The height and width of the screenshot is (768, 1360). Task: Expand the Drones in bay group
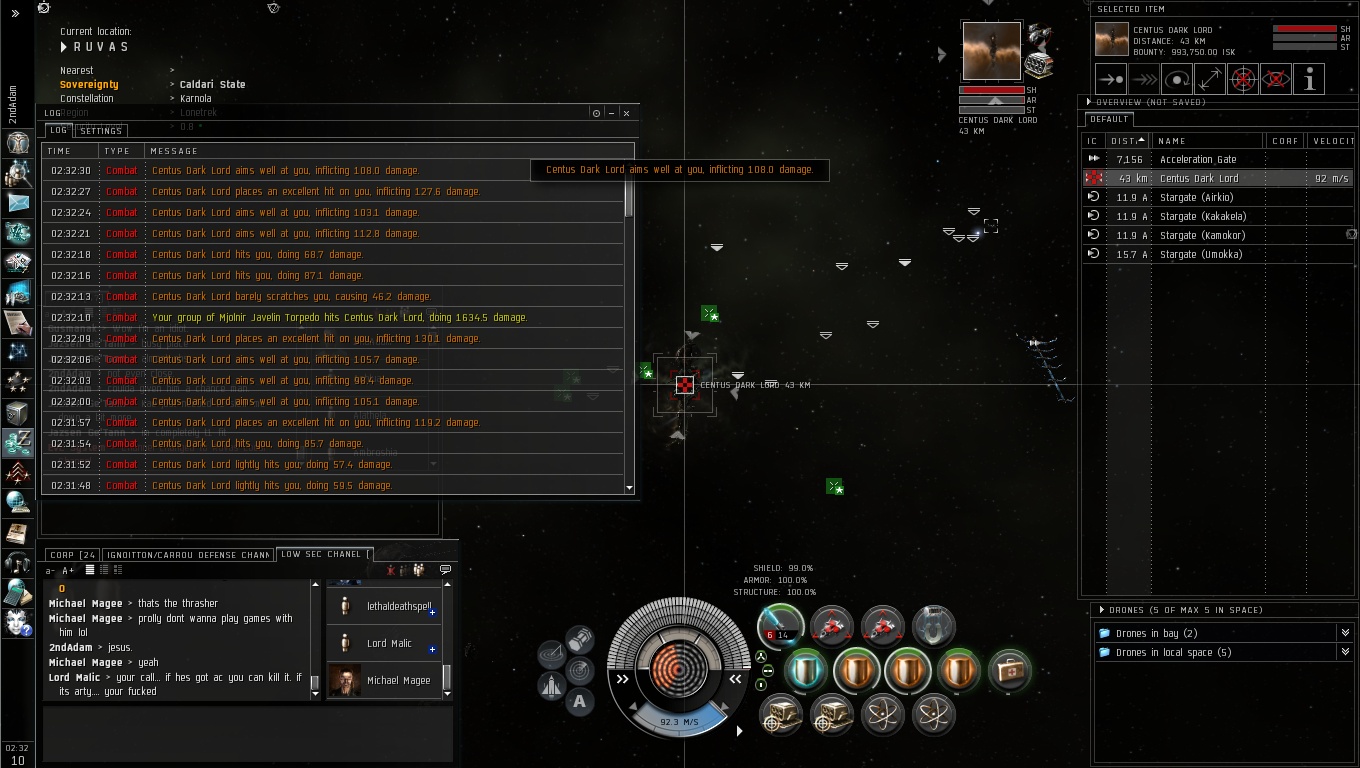tap(1345, 633)
